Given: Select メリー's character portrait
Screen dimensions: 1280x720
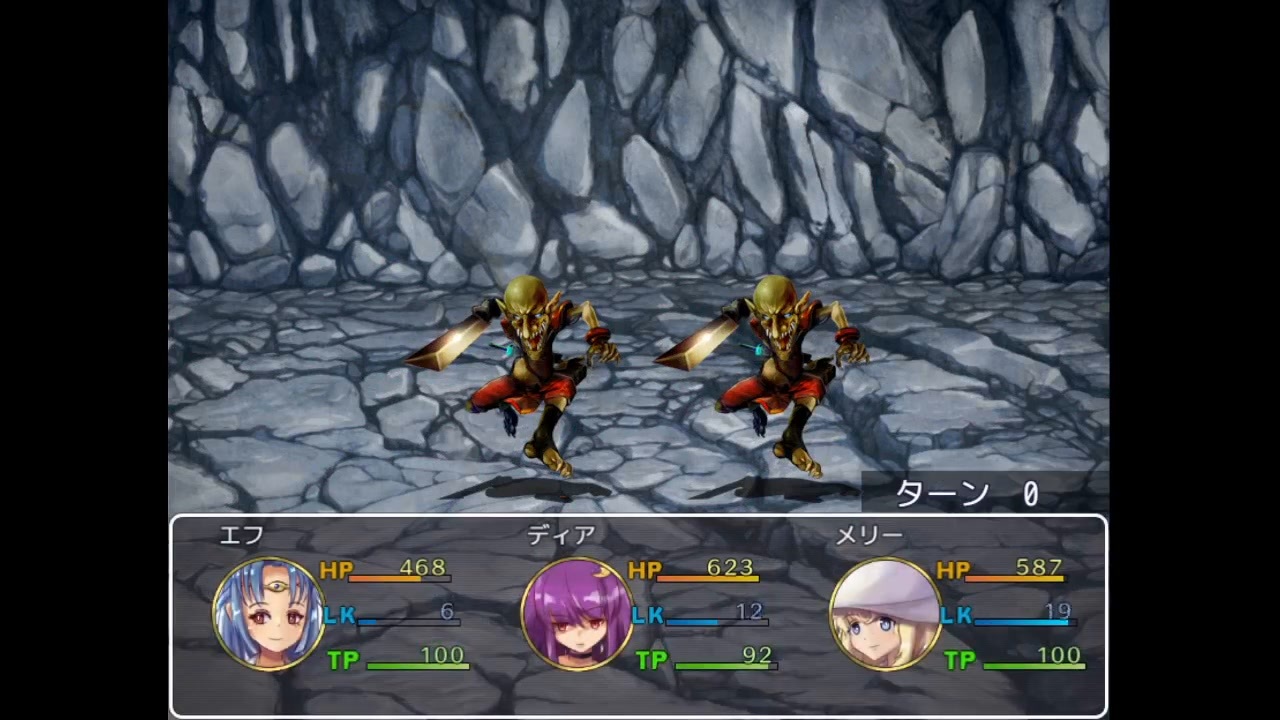Looking at the screenshot, I should 885,612.
